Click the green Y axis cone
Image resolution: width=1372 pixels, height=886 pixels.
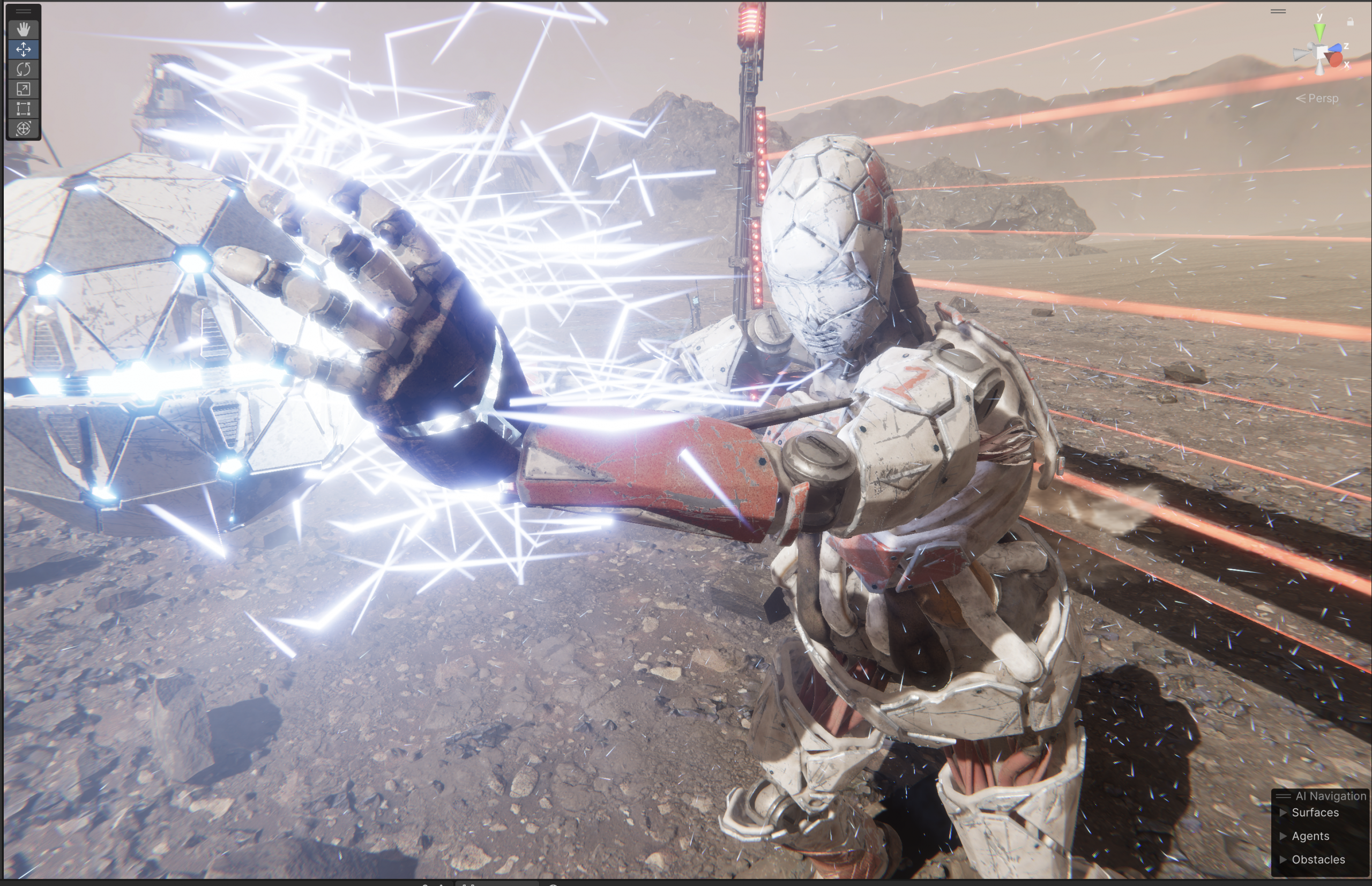tap(1319, 32)
